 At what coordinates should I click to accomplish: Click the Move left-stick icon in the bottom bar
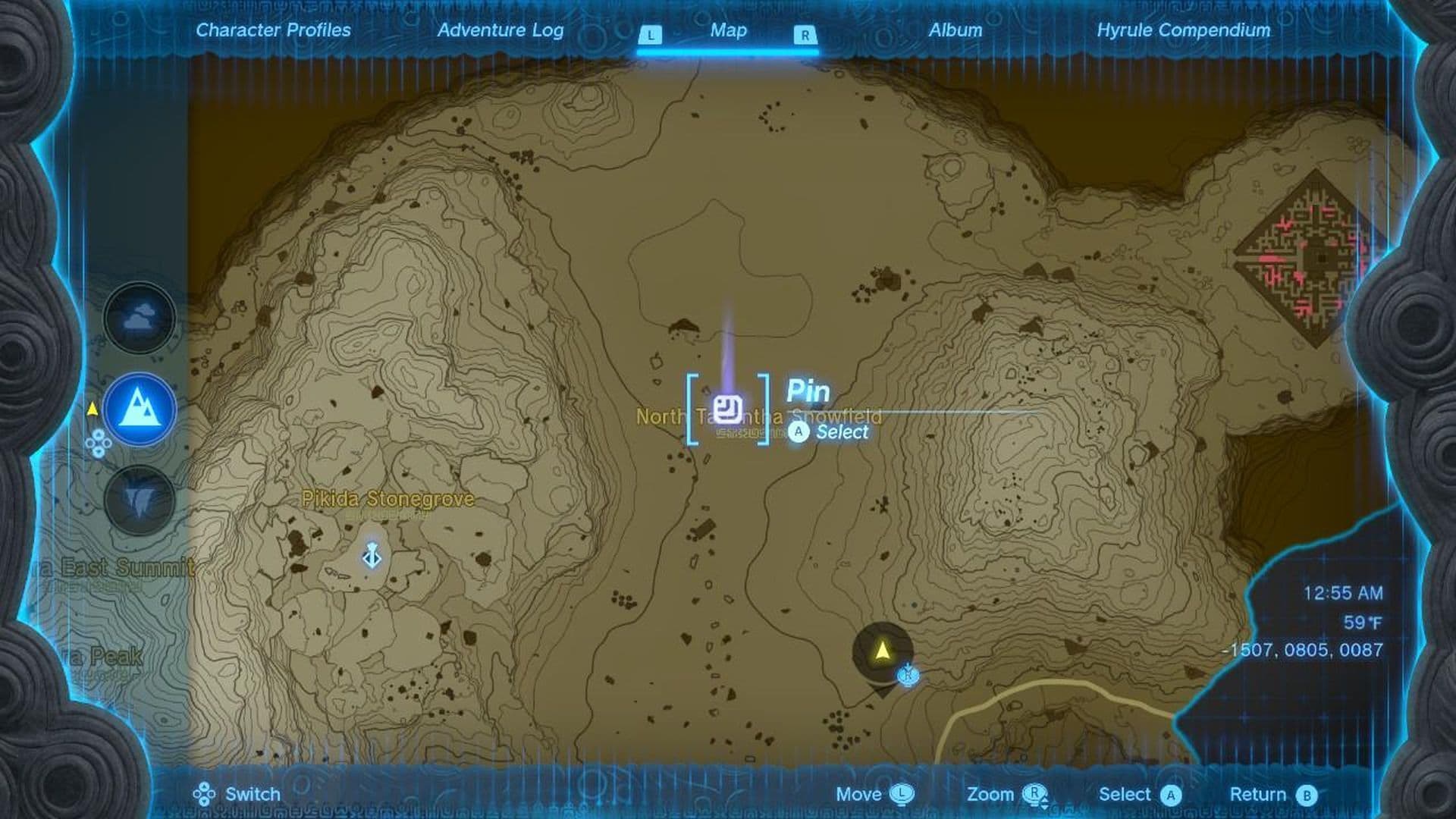click(902, 795)
